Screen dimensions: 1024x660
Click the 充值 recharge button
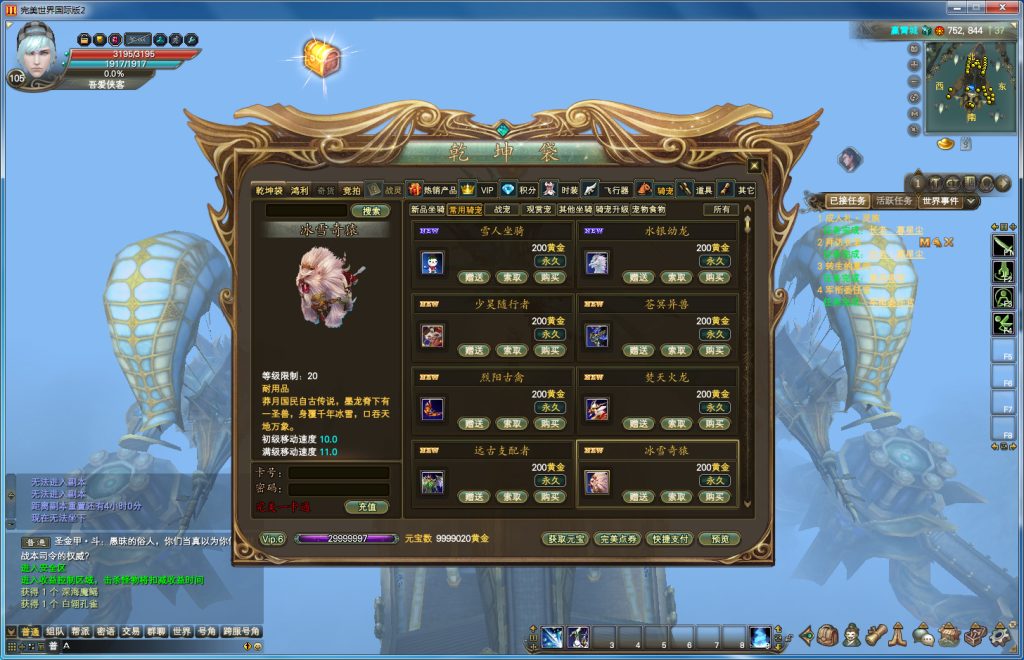point(367,507)
